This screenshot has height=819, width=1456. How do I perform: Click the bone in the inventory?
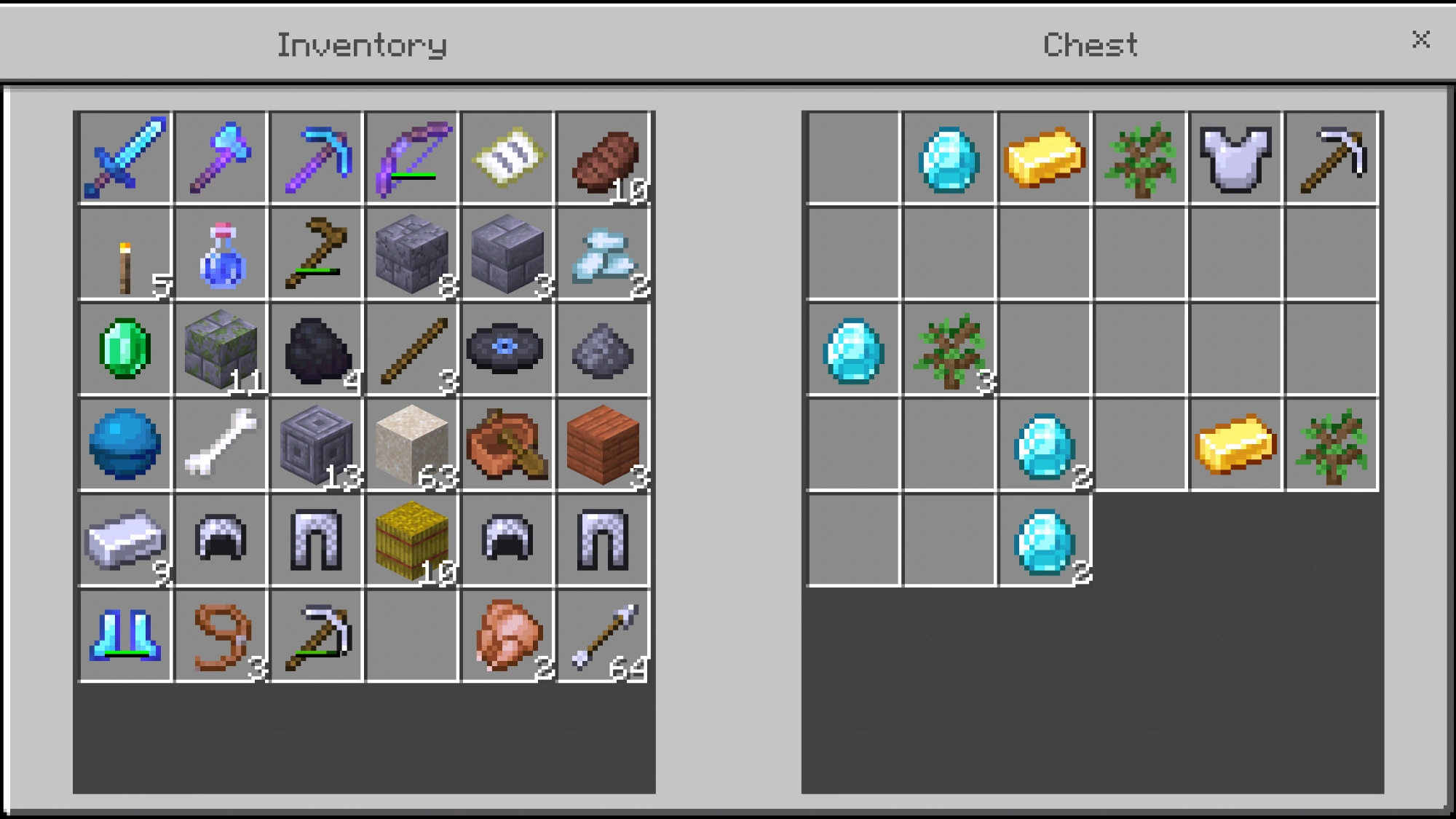(221, 446)
